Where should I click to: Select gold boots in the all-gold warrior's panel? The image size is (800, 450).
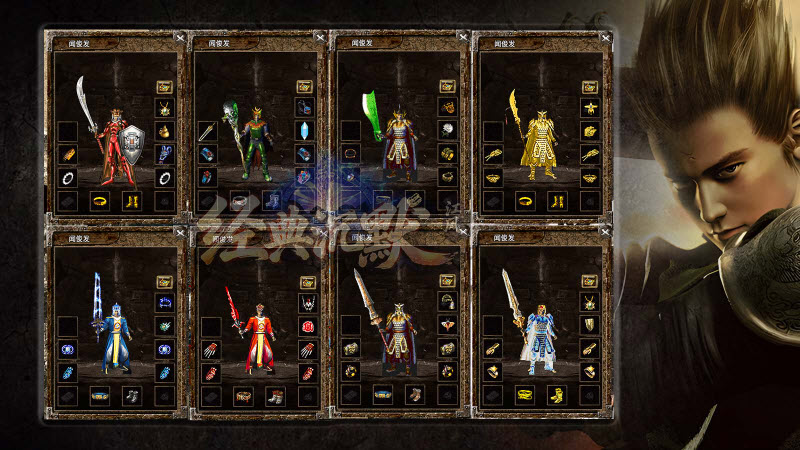(x=556, y=200)
